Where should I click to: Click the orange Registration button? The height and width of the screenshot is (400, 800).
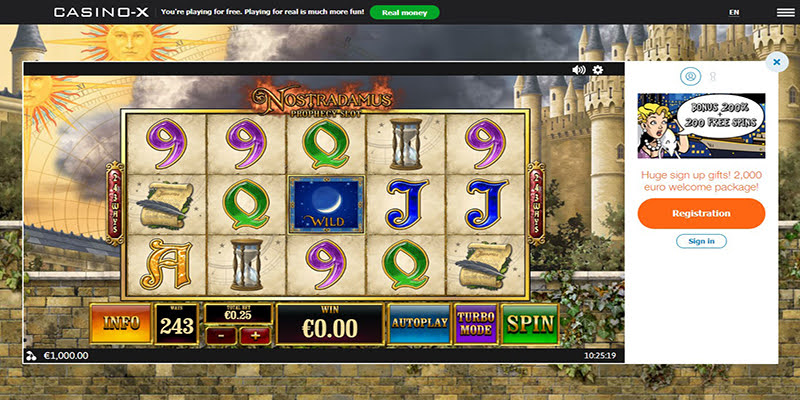[x=701, y=213]
